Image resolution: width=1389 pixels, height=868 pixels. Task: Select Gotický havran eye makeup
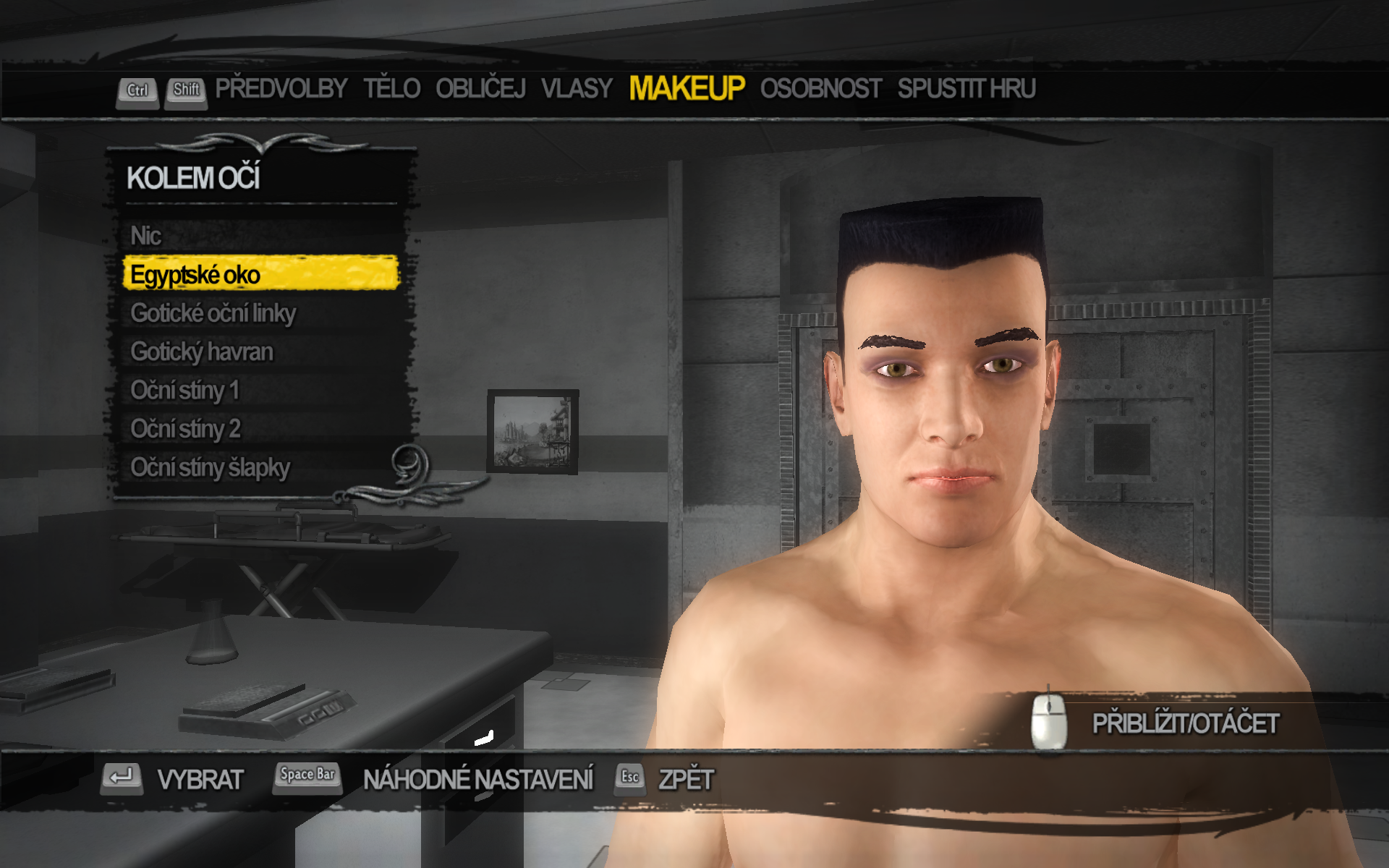tap(202, 352)
